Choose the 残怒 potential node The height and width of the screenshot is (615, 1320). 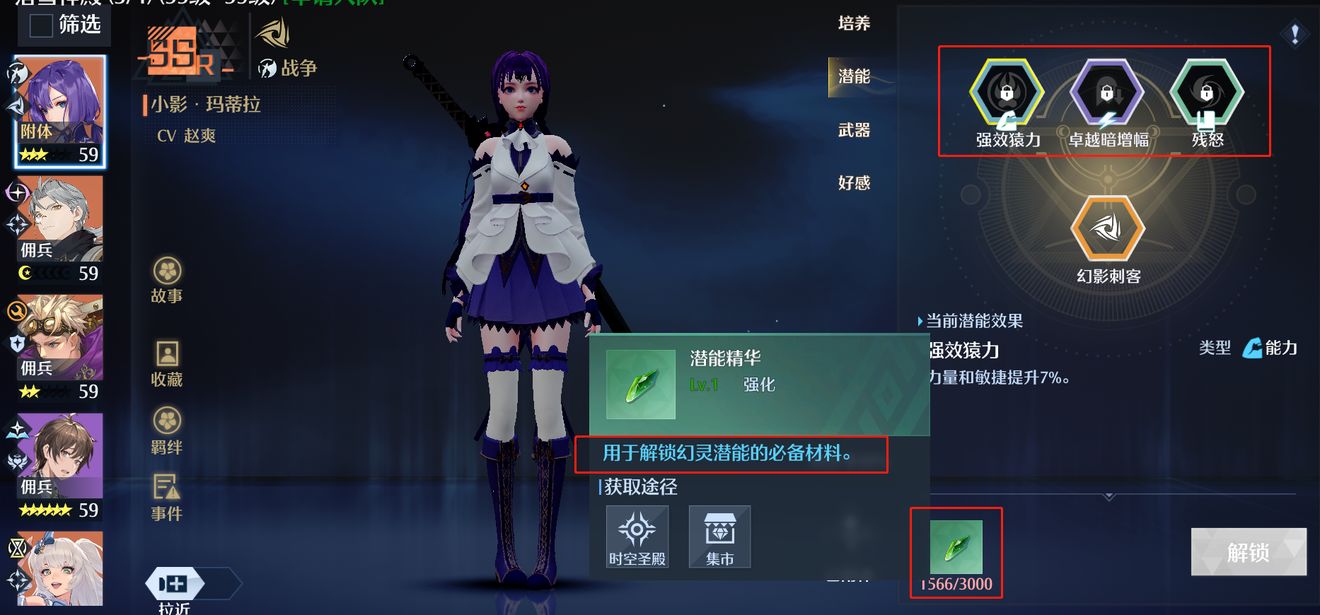tap(1207, 94)
